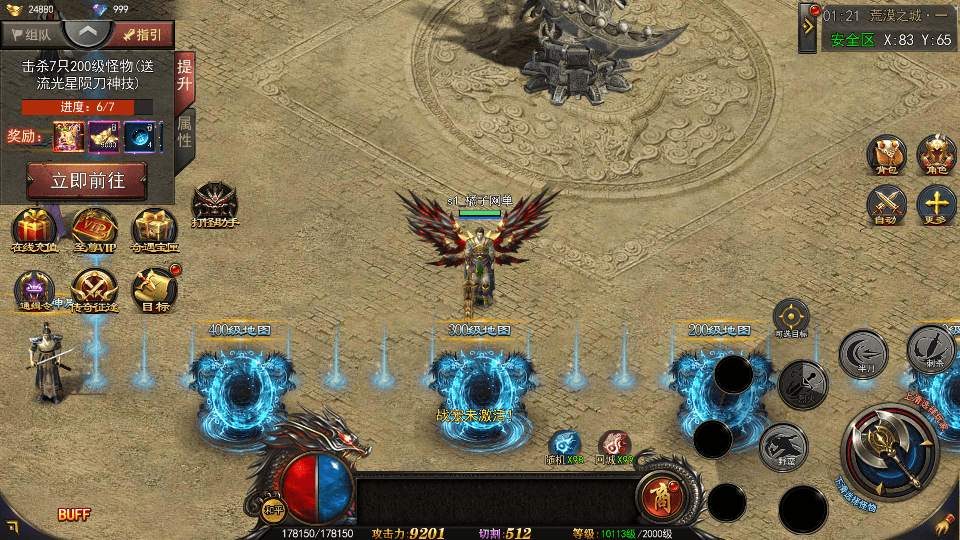Open the 组队 team tab
The width and height of the screenshot is (960, 540).
point(32,35)
